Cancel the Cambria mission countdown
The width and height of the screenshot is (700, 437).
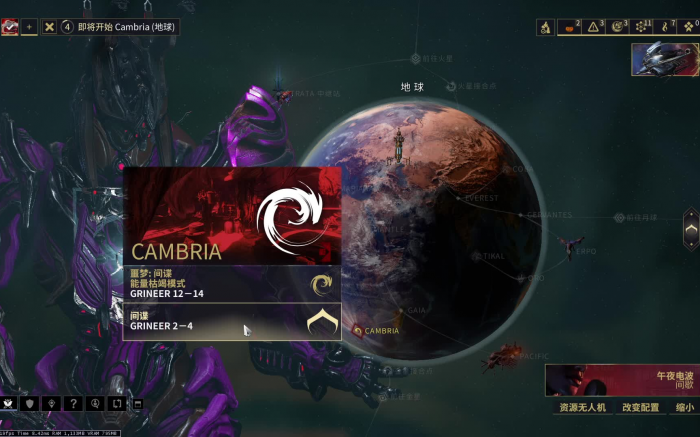pyautogui.click(x=49, y=27)
